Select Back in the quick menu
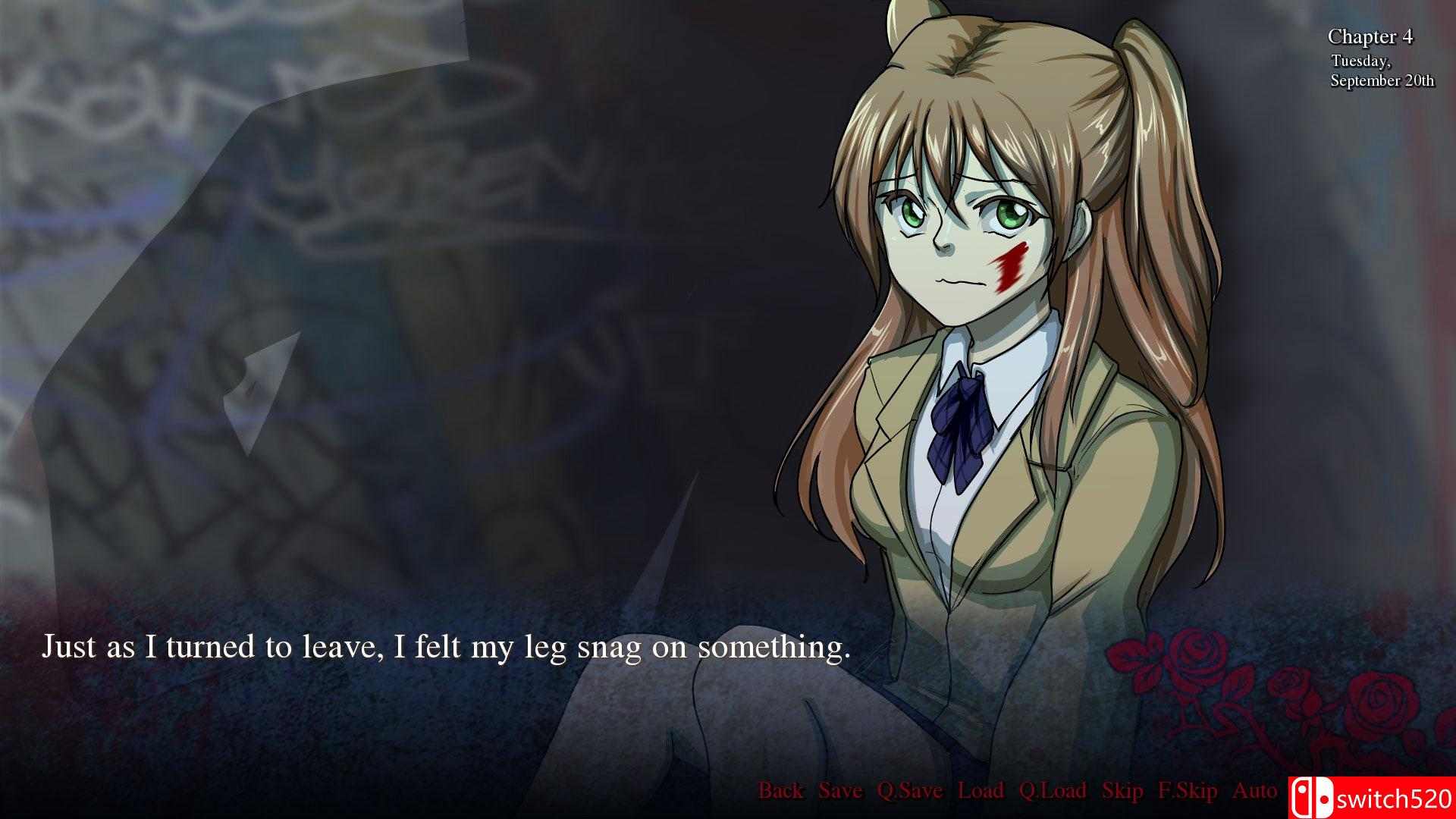The width and height of the screenshot is (1456, 819). point(782,791)
